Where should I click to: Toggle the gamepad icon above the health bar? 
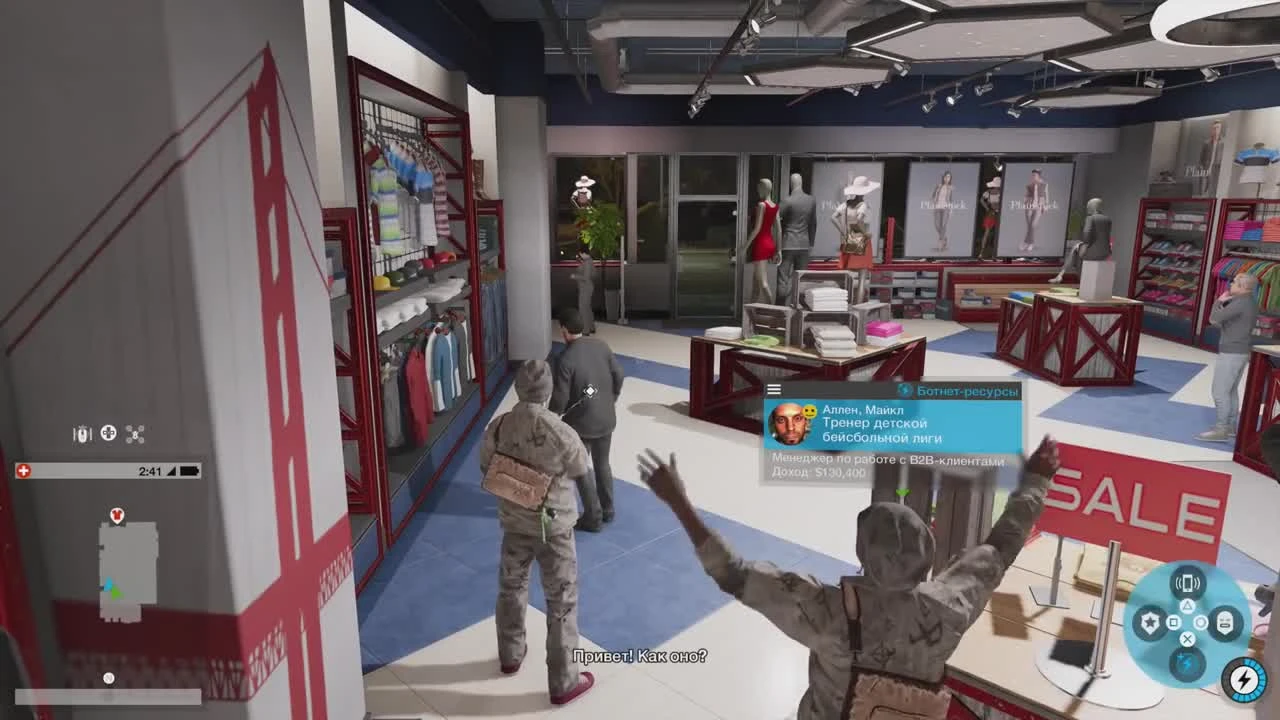(107, 432)
